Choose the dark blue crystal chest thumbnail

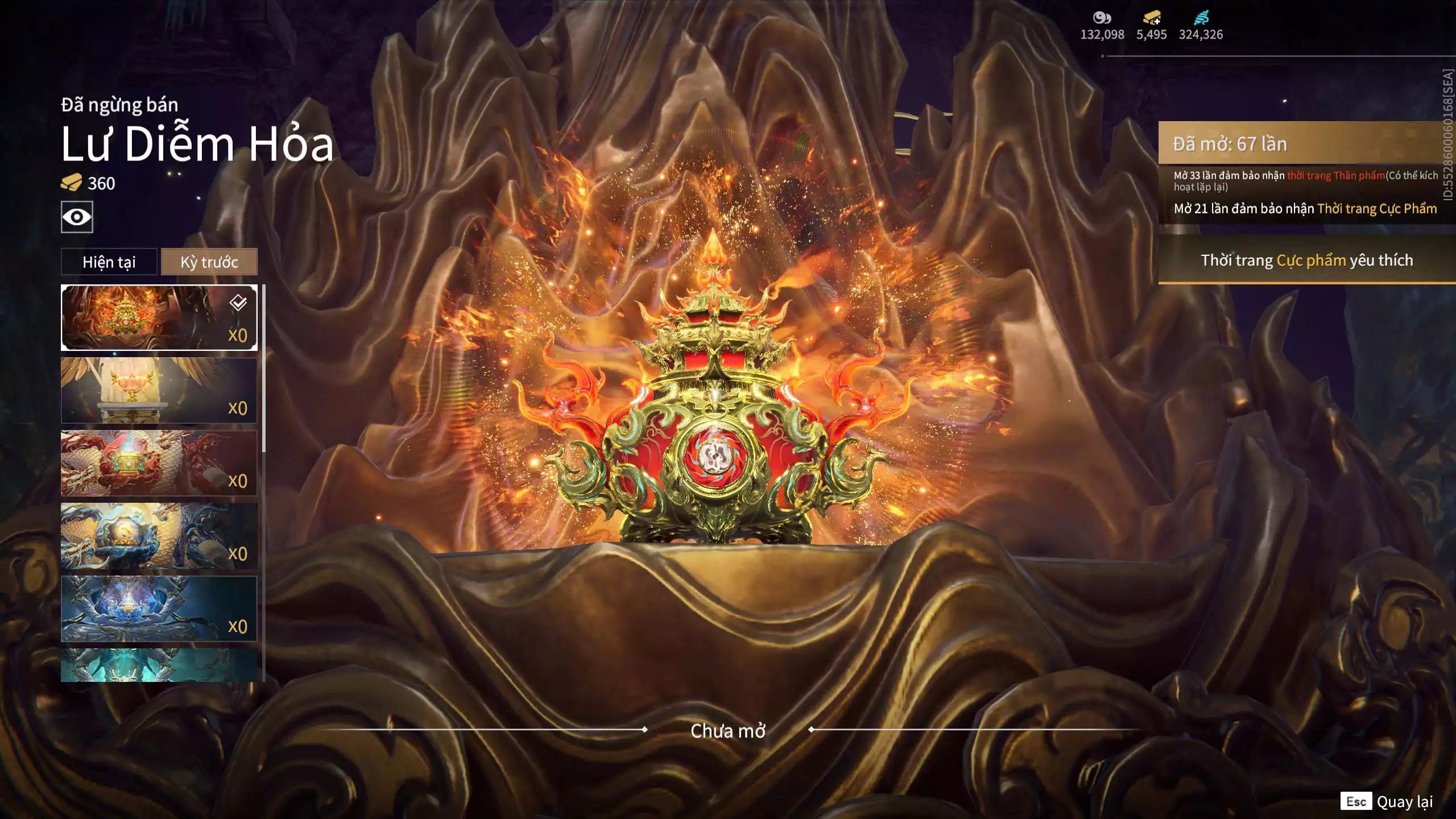click(159, 609)
